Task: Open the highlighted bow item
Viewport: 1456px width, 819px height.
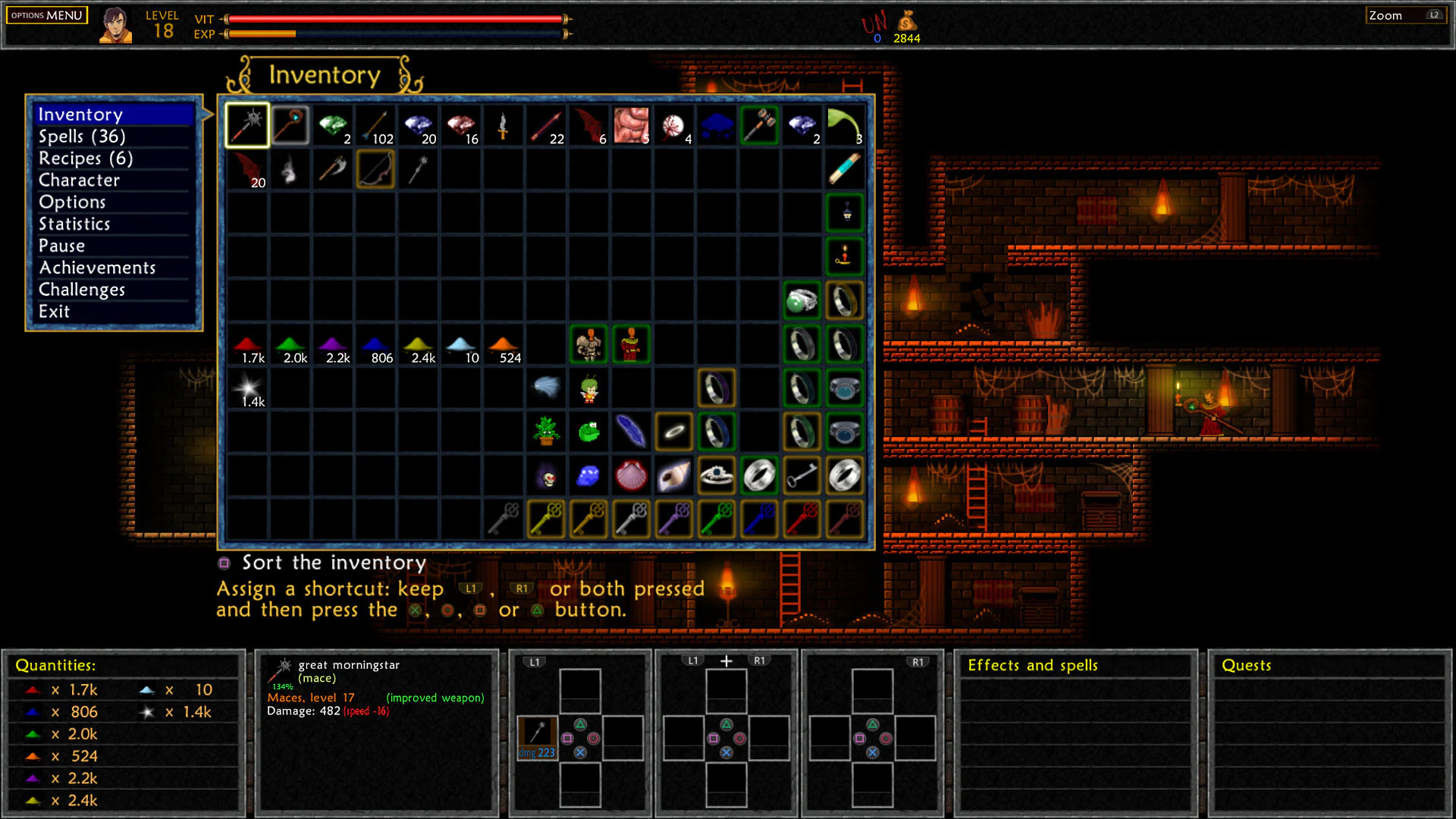Action: (x=375, y=169)
